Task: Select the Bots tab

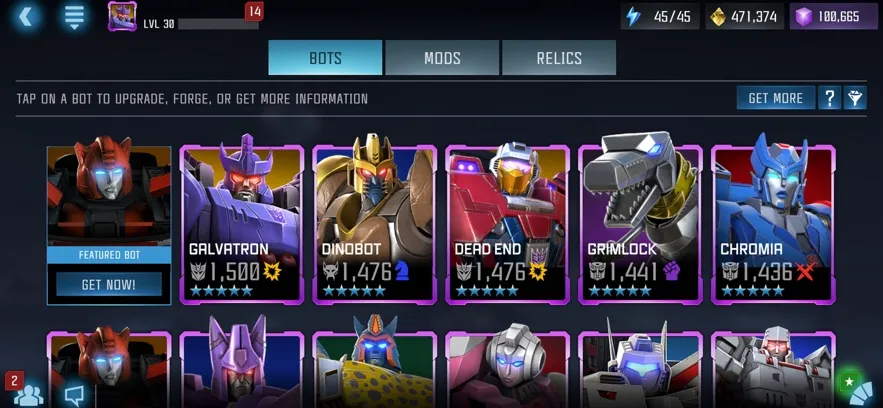Action: 325,58
